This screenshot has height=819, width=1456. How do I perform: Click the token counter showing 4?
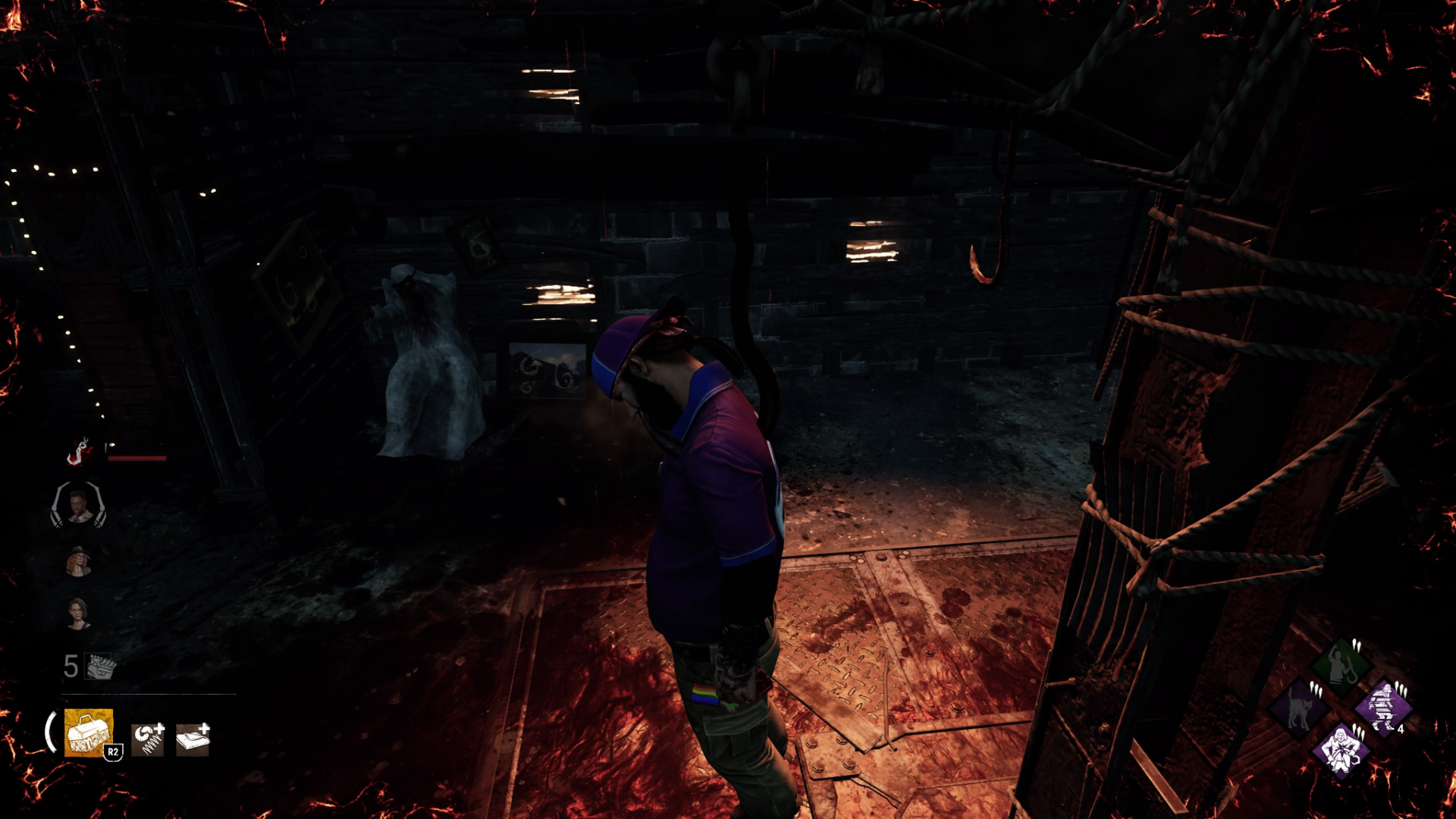(x=1401, y=729)
